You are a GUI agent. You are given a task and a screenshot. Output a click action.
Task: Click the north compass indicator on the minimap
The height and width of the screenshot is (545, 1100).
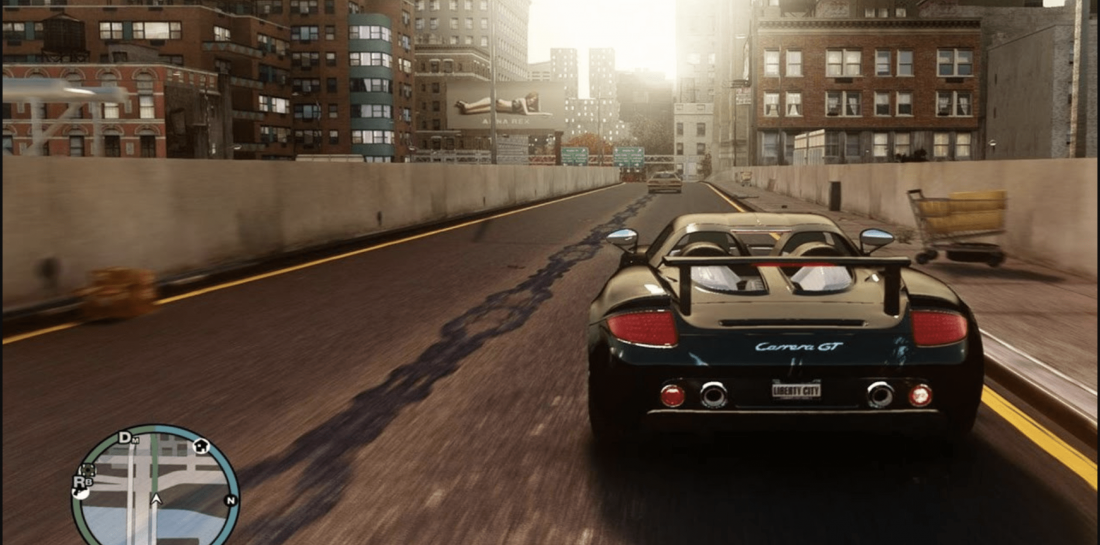[x=230, y=499]
